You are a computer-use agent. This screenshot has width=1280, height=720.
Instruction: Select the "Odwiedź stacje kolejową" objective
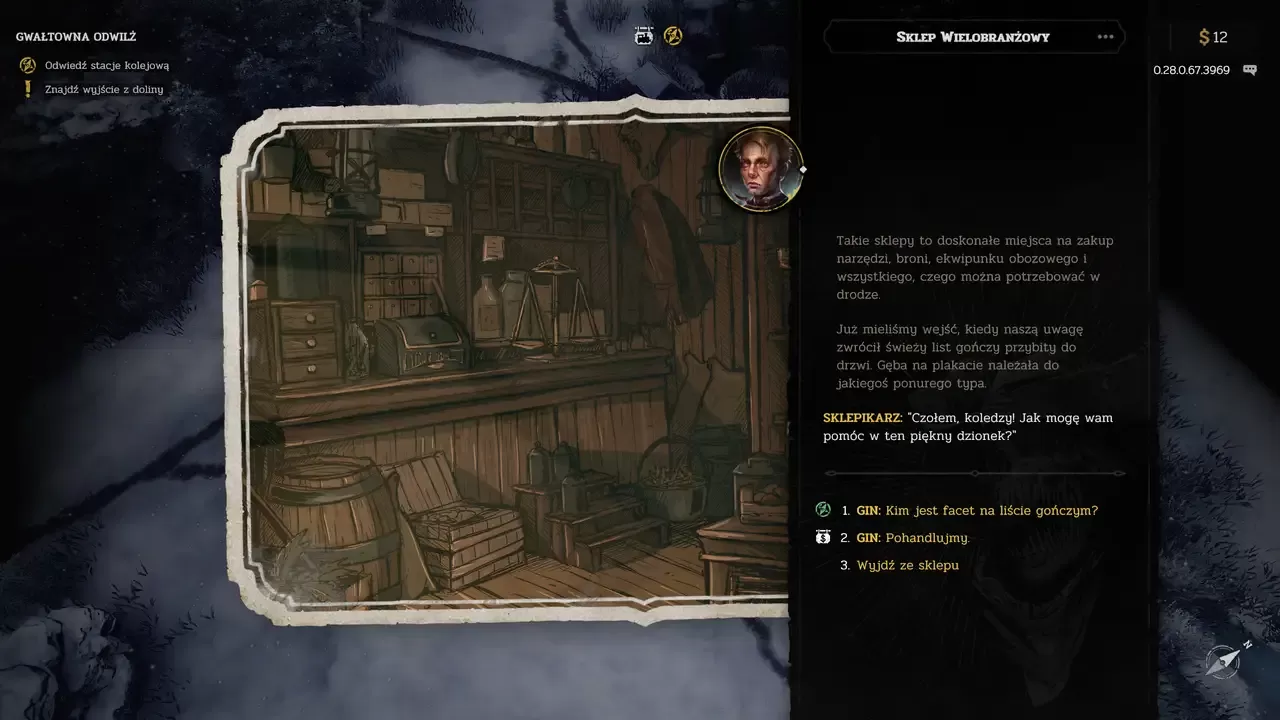click(x=106, y=65)
